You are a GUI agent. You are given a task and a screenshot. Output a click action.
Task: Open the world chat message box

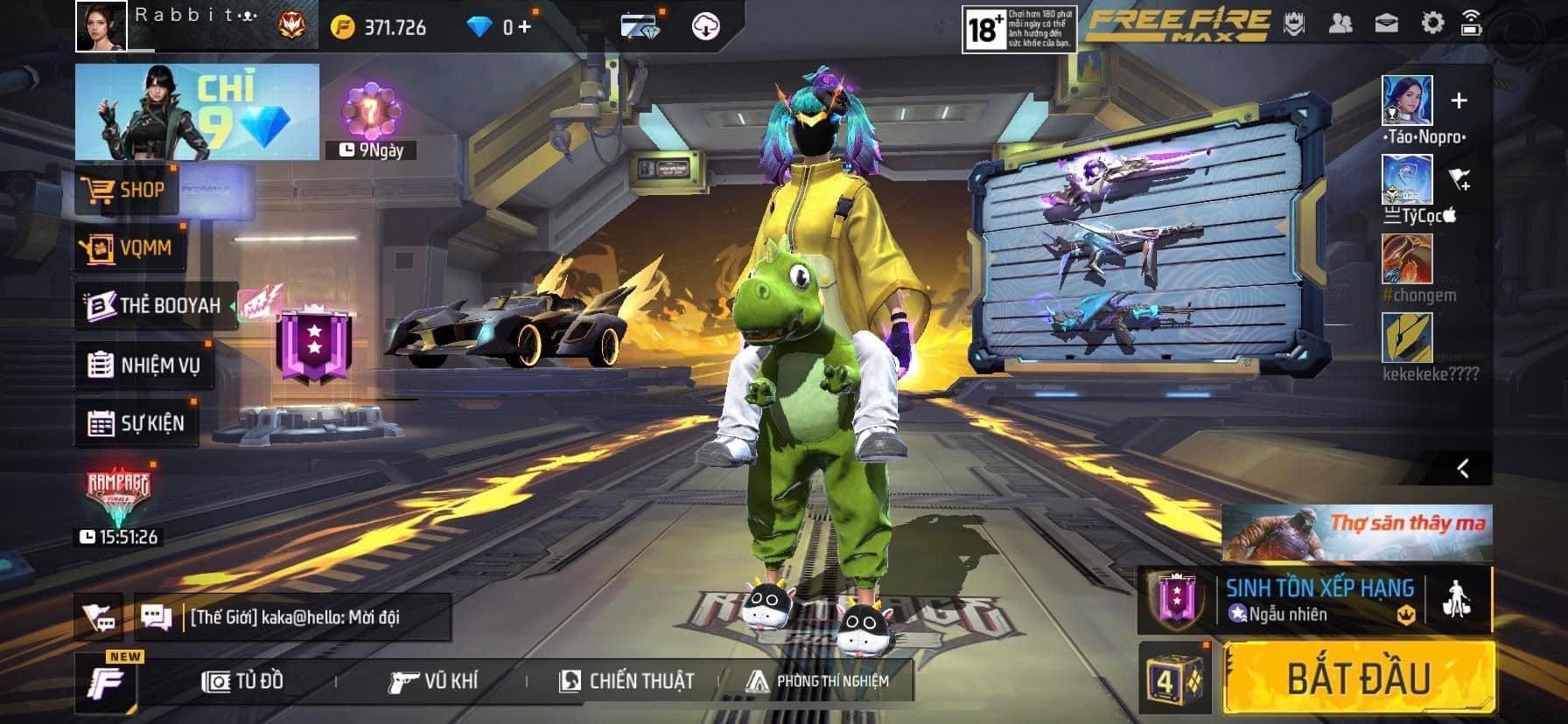[293, 617]
